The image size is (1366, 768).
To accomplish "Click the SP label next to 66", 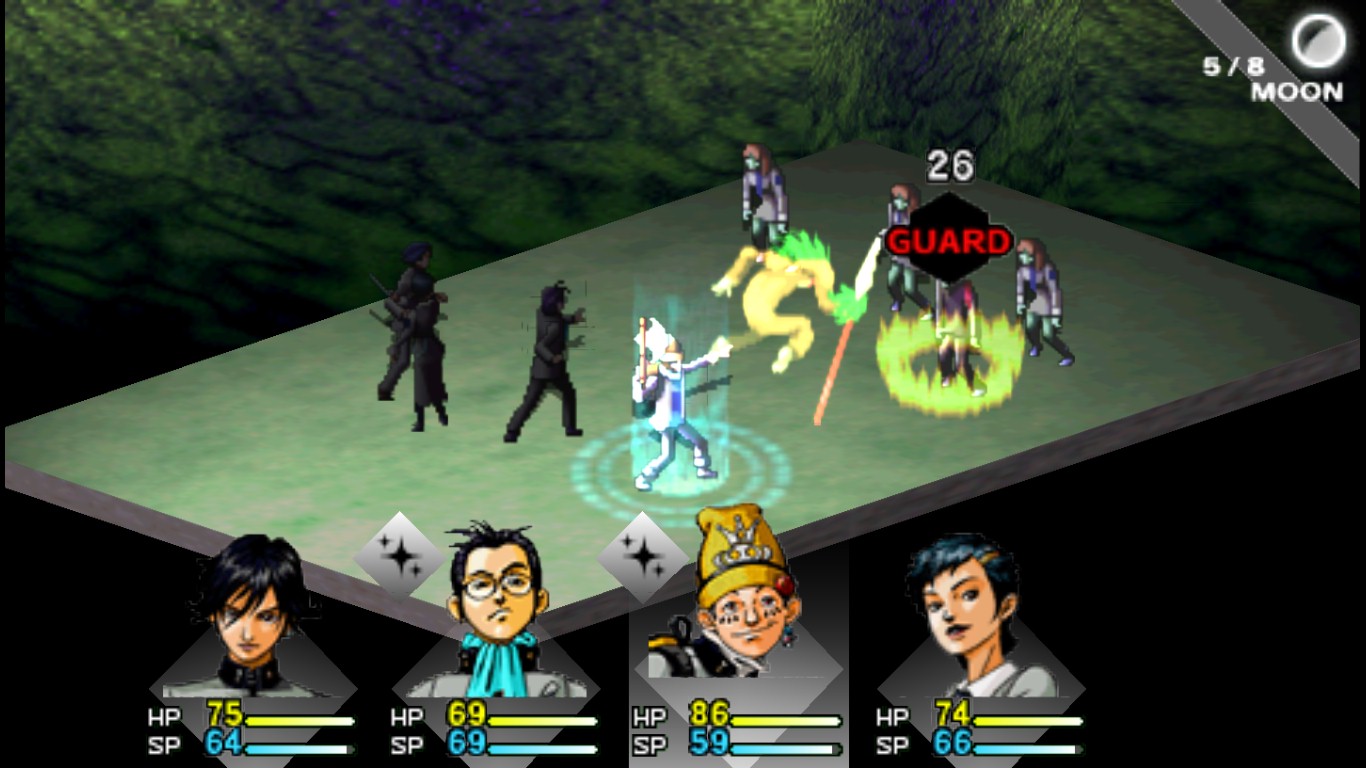I will (x=893, y=745).
